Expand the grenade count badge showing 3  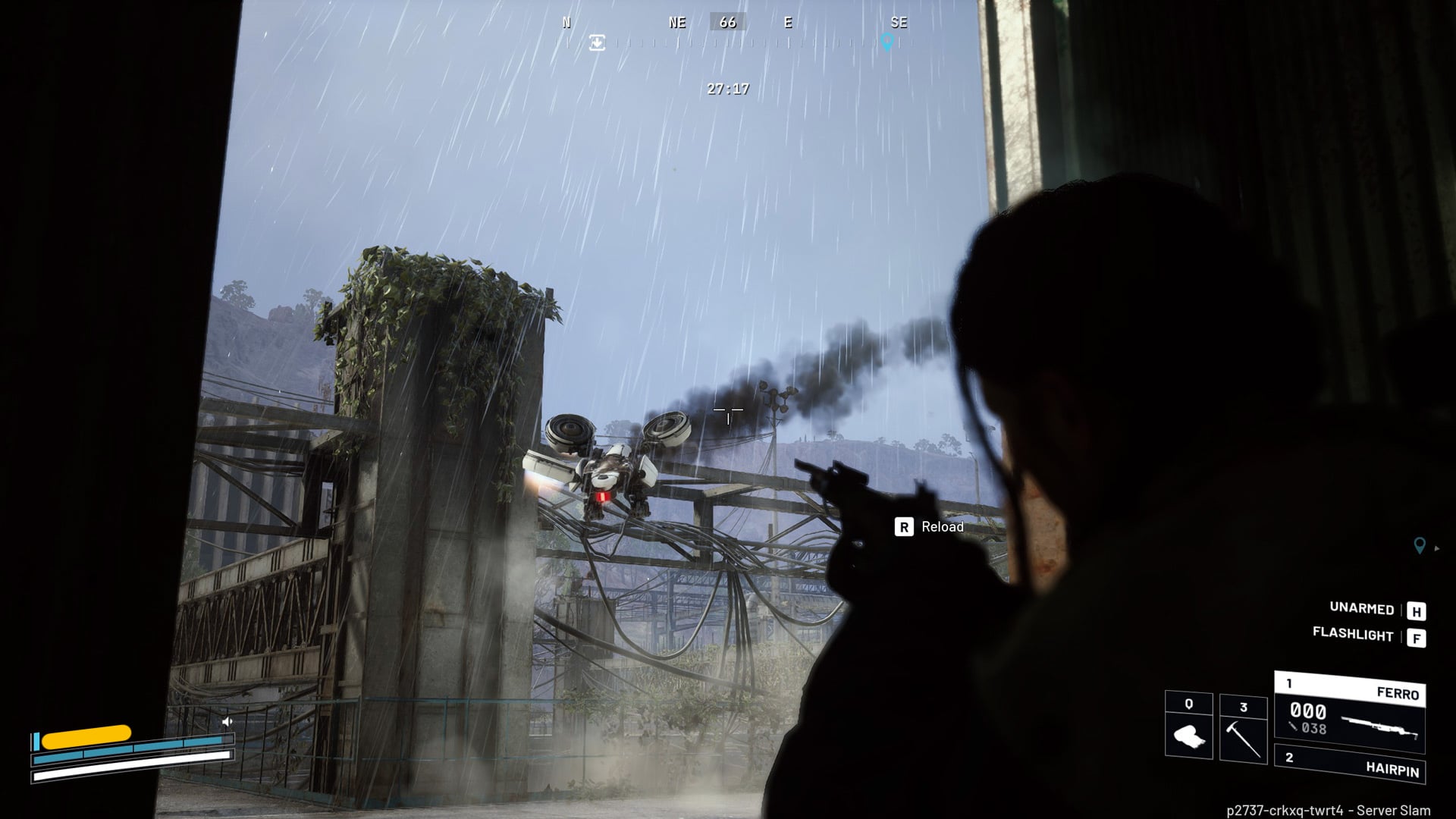1244,705
